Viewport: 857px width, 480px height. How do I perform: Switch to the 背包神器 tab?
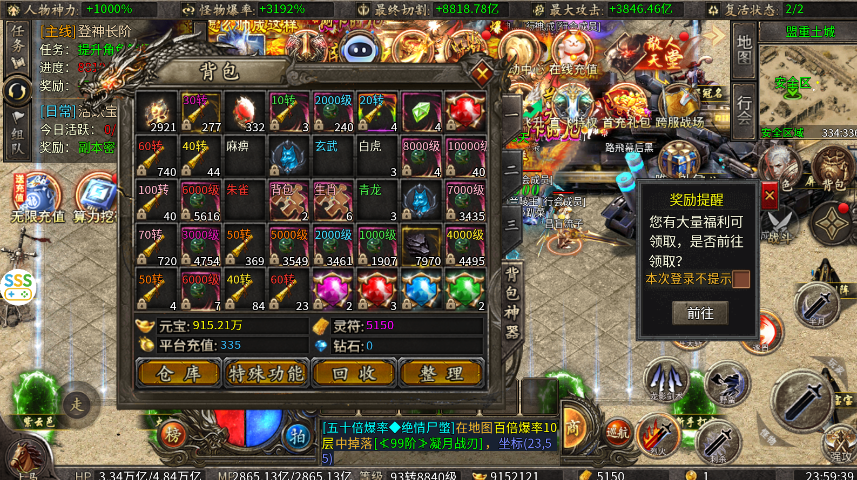pyautogui.click(x=511, y=303)
